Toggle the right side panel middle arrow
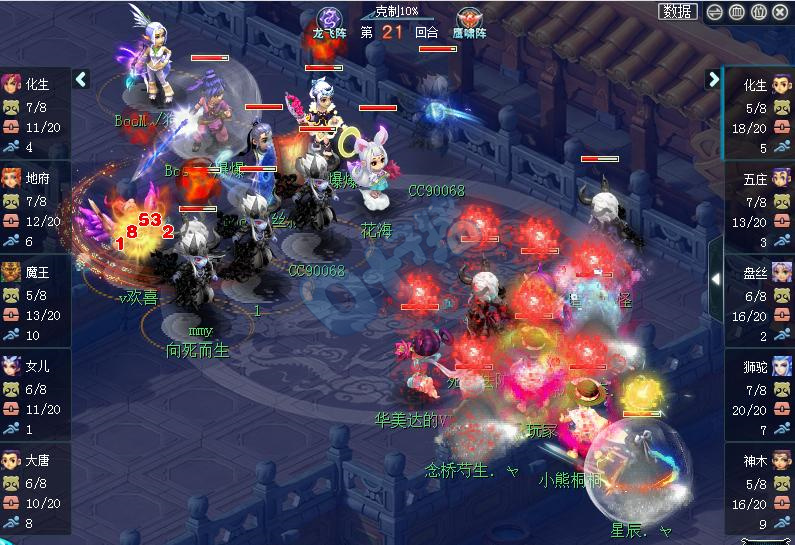 click(715, 280)
